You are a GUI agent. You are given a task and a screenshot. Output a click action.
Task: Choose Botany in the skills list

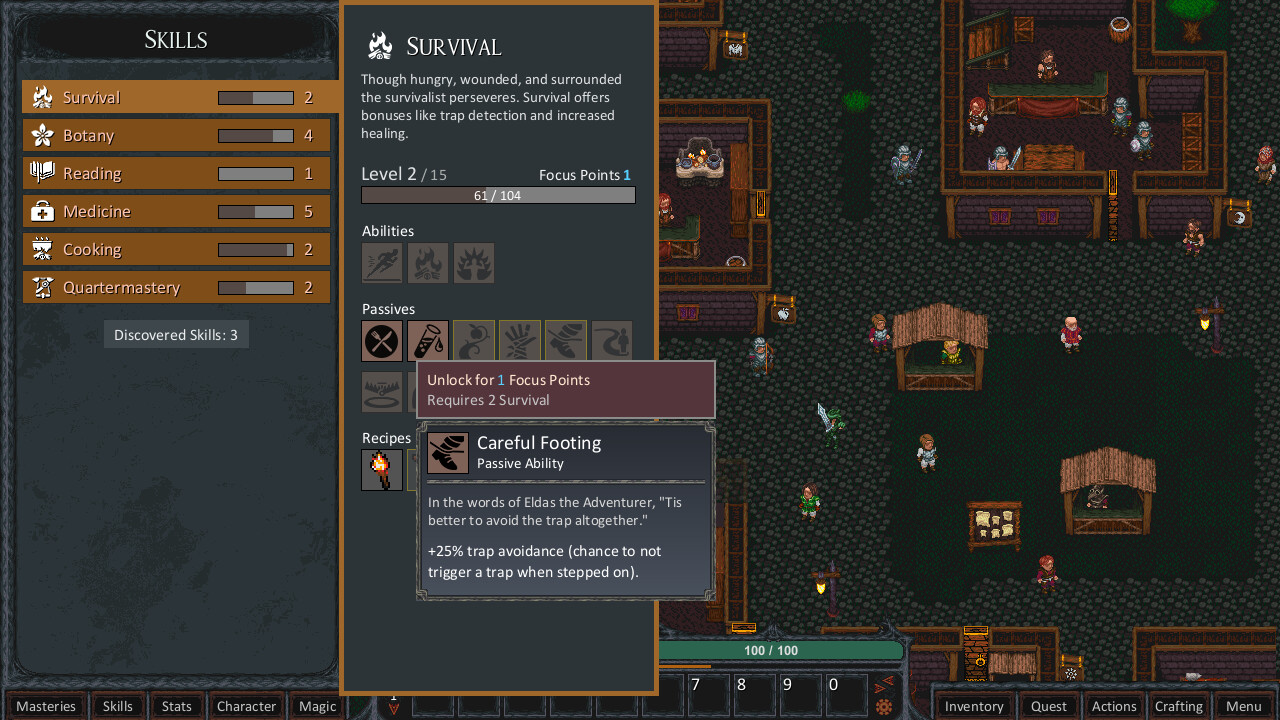(176, 135)
